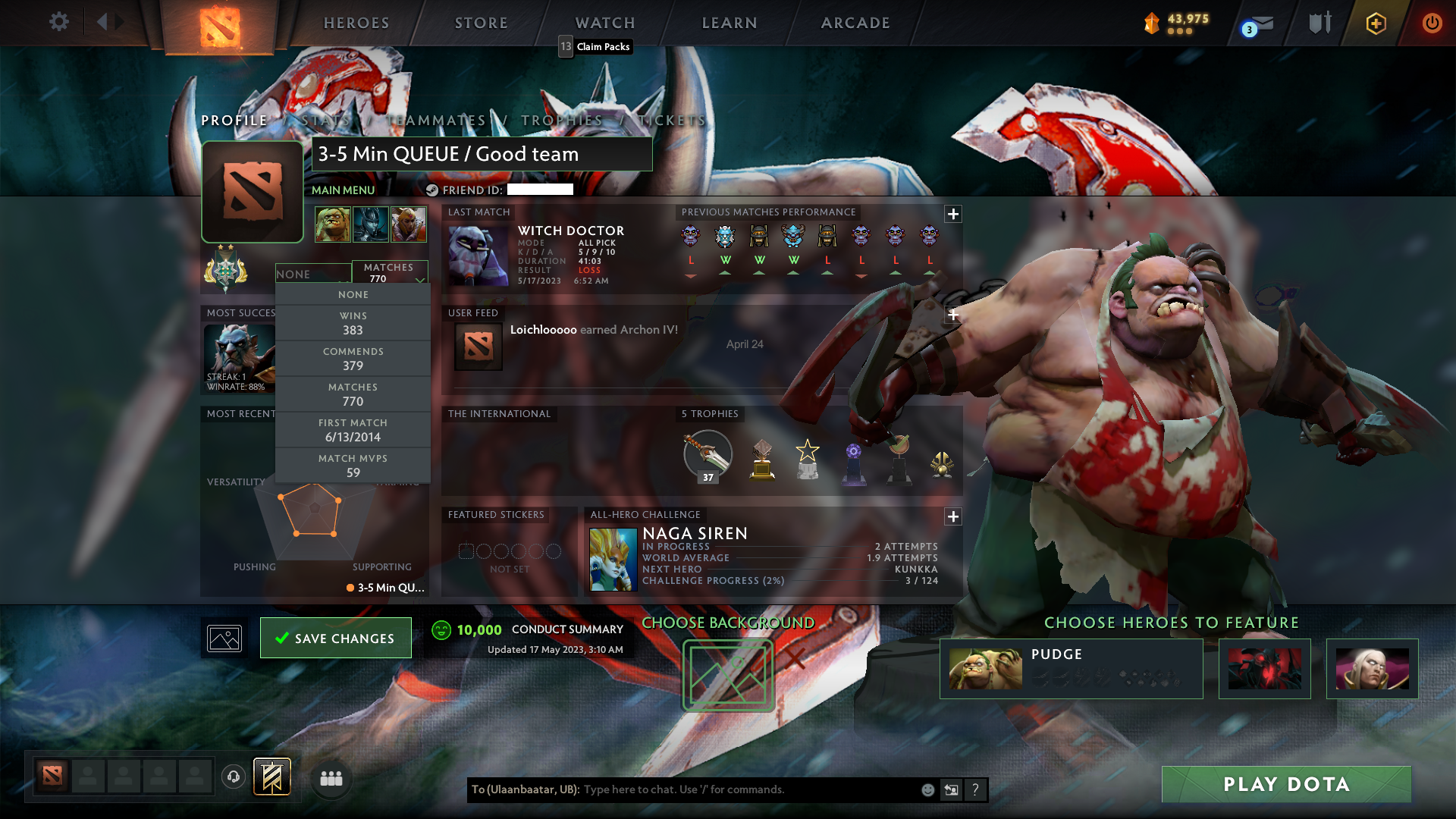The image size is (1456, 819).
Task: Click the red power exit icon
Action: click(x=1432, y=24)
